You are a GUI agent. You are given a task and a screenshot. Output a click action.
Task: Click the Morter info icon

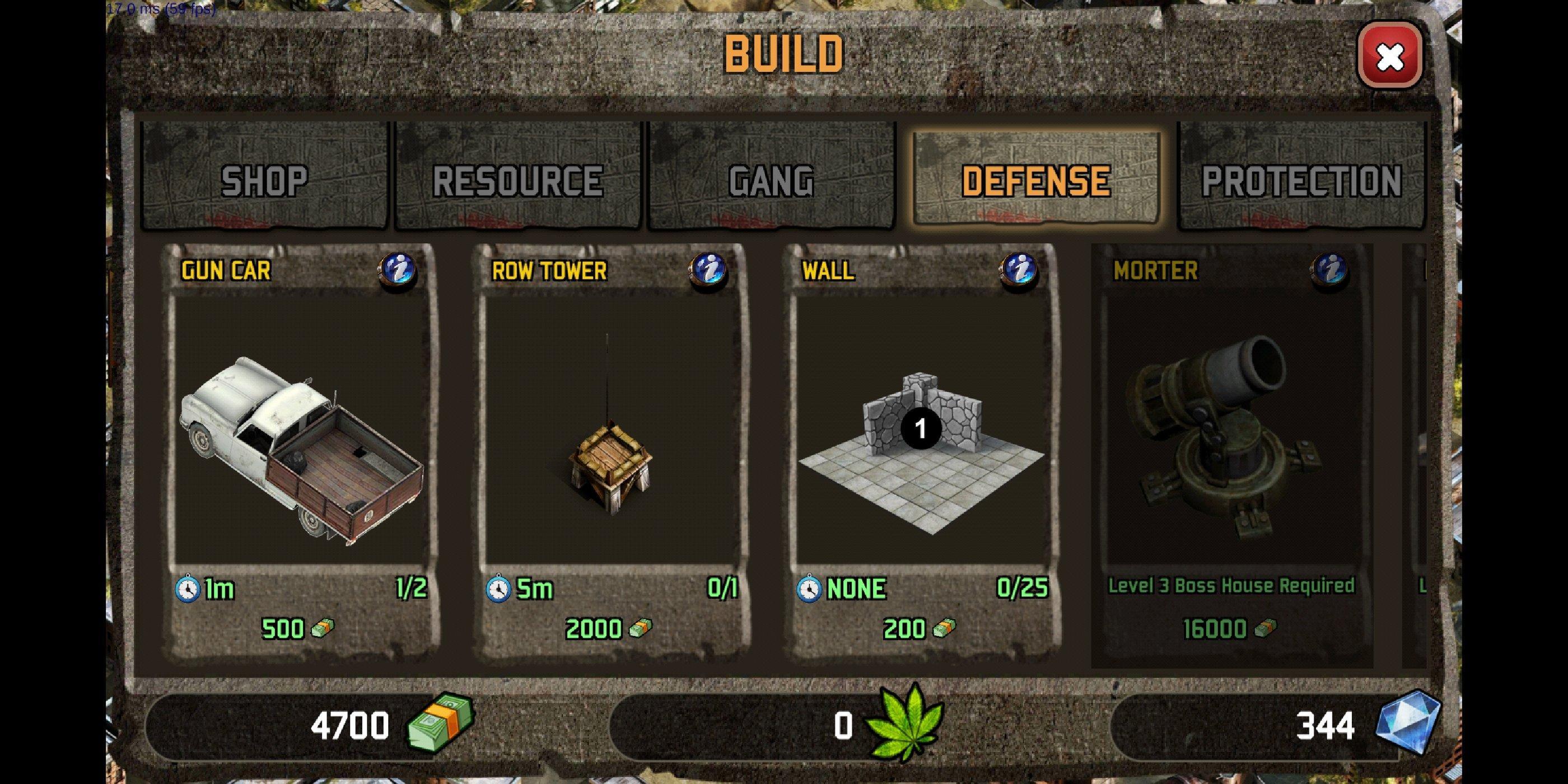coord(1329,270)
